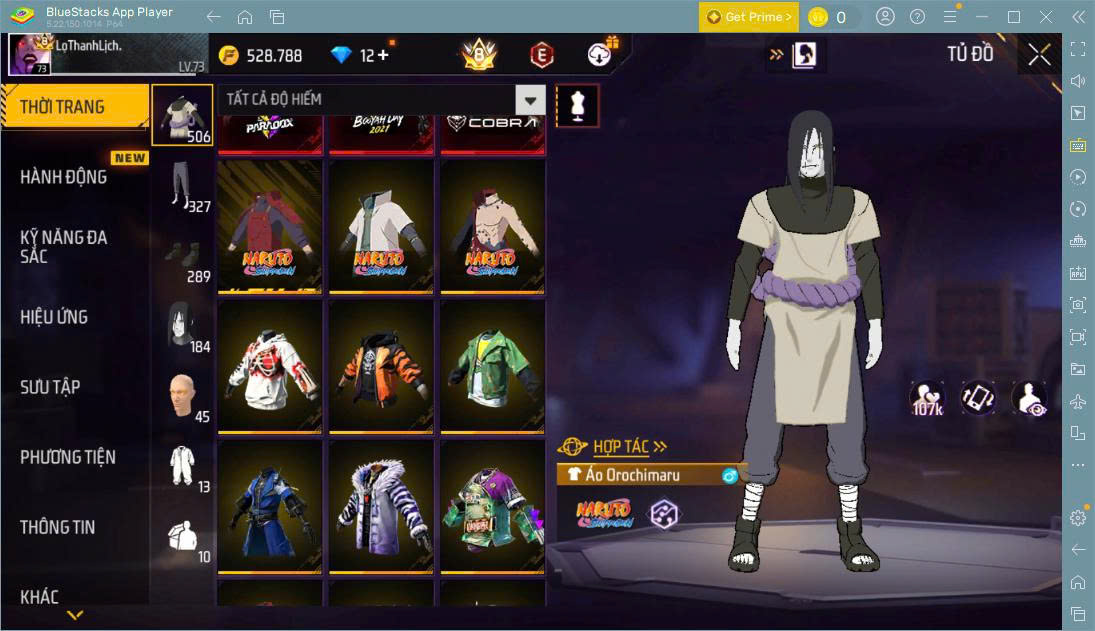Viewport: 1095px width, 631px height.
Task: Select the Hiệu Ứng category
Action: pyautogui.click(x=54, y=317)
